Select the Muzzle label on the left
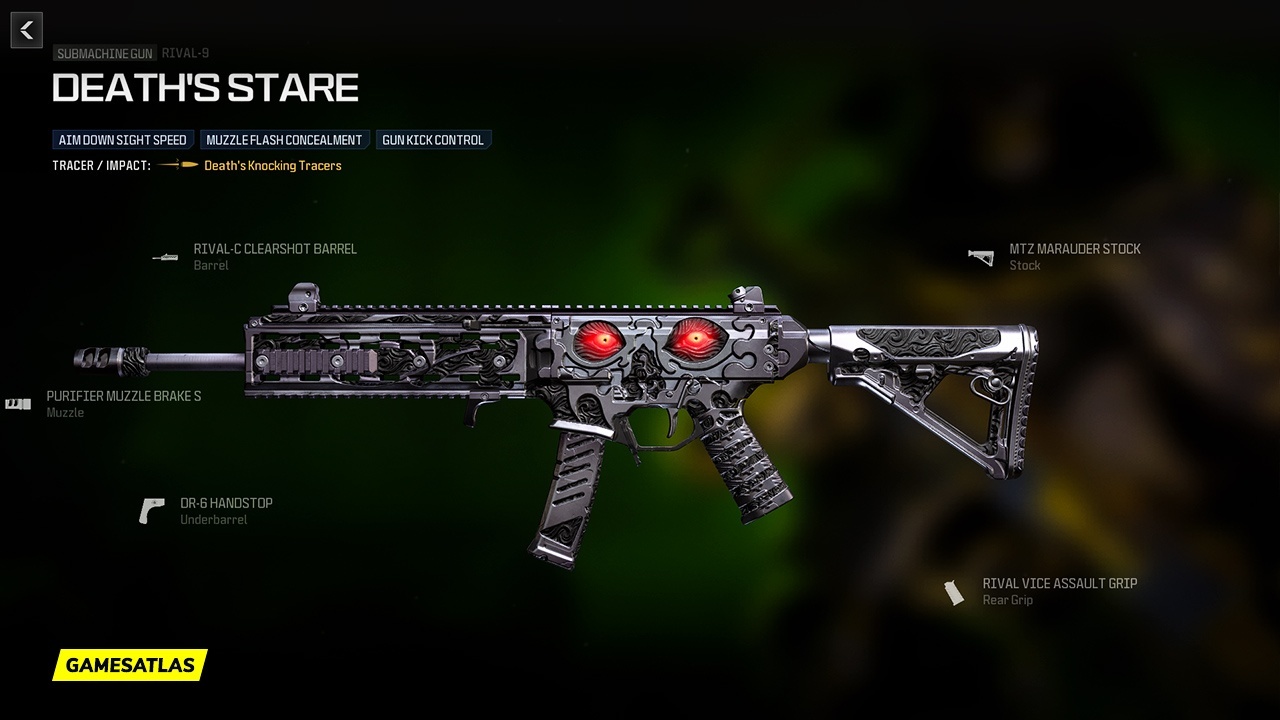The height and width of the screenshot is (720, 1280). [67, 412]
